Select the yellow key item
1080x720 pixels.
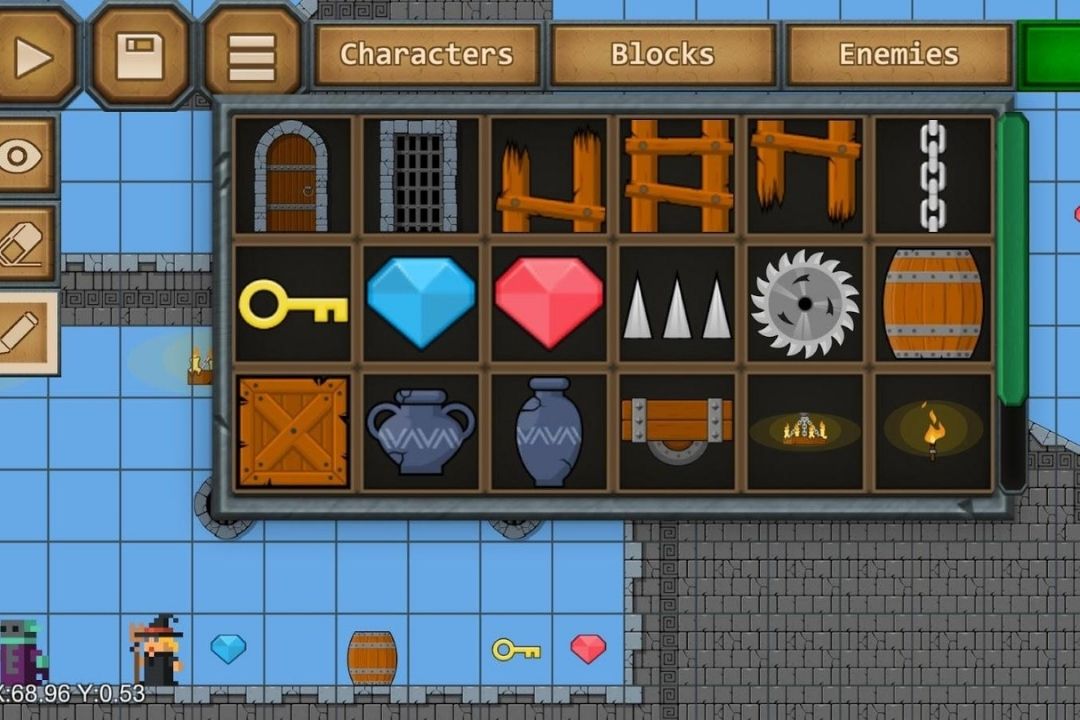292,303
